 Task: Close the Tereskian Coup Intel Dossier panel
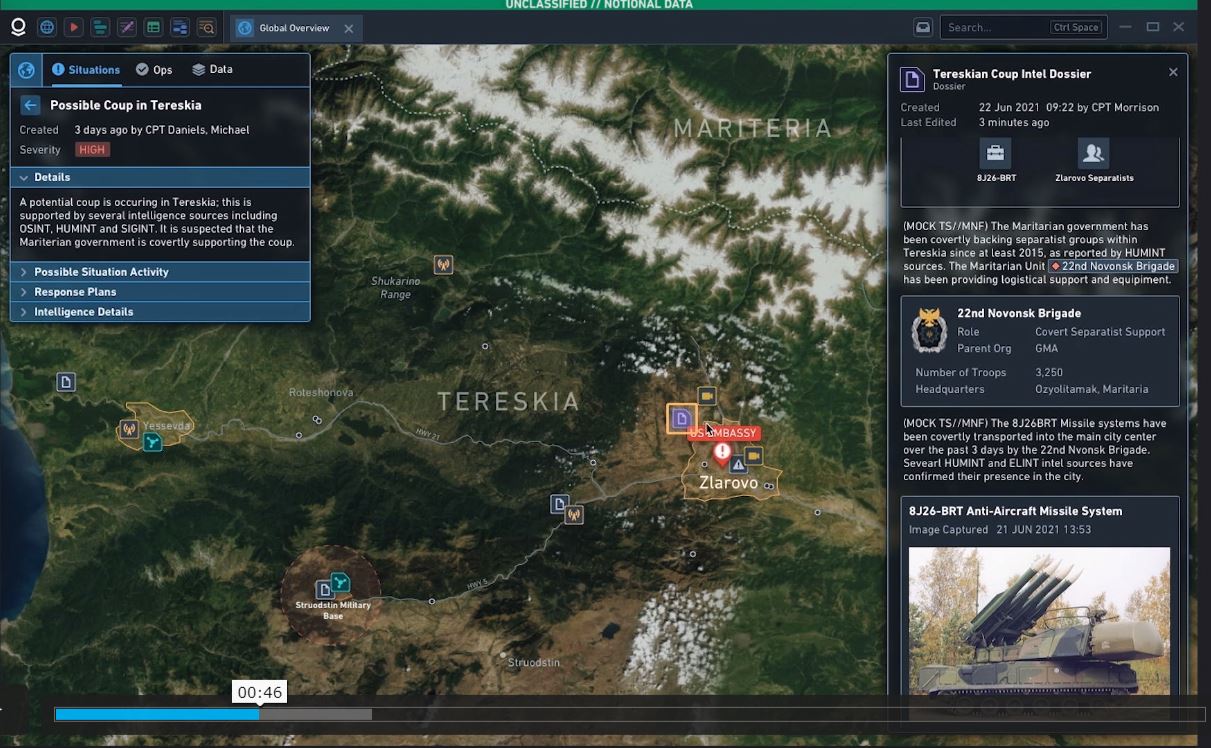tap(1173, 72)
